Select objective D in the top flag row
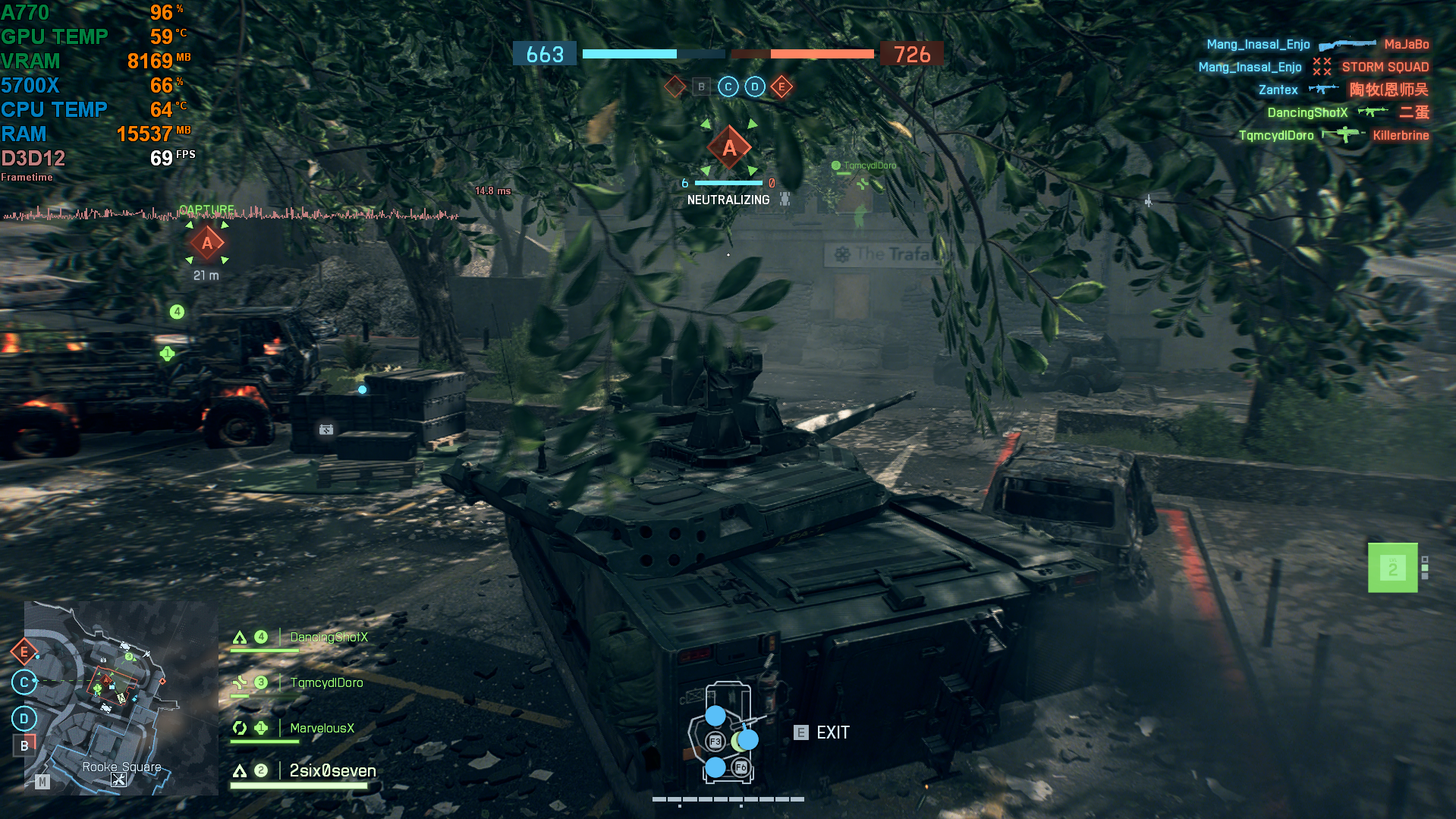The width and height of the screenshot is (1456, 819). (755, 87)
